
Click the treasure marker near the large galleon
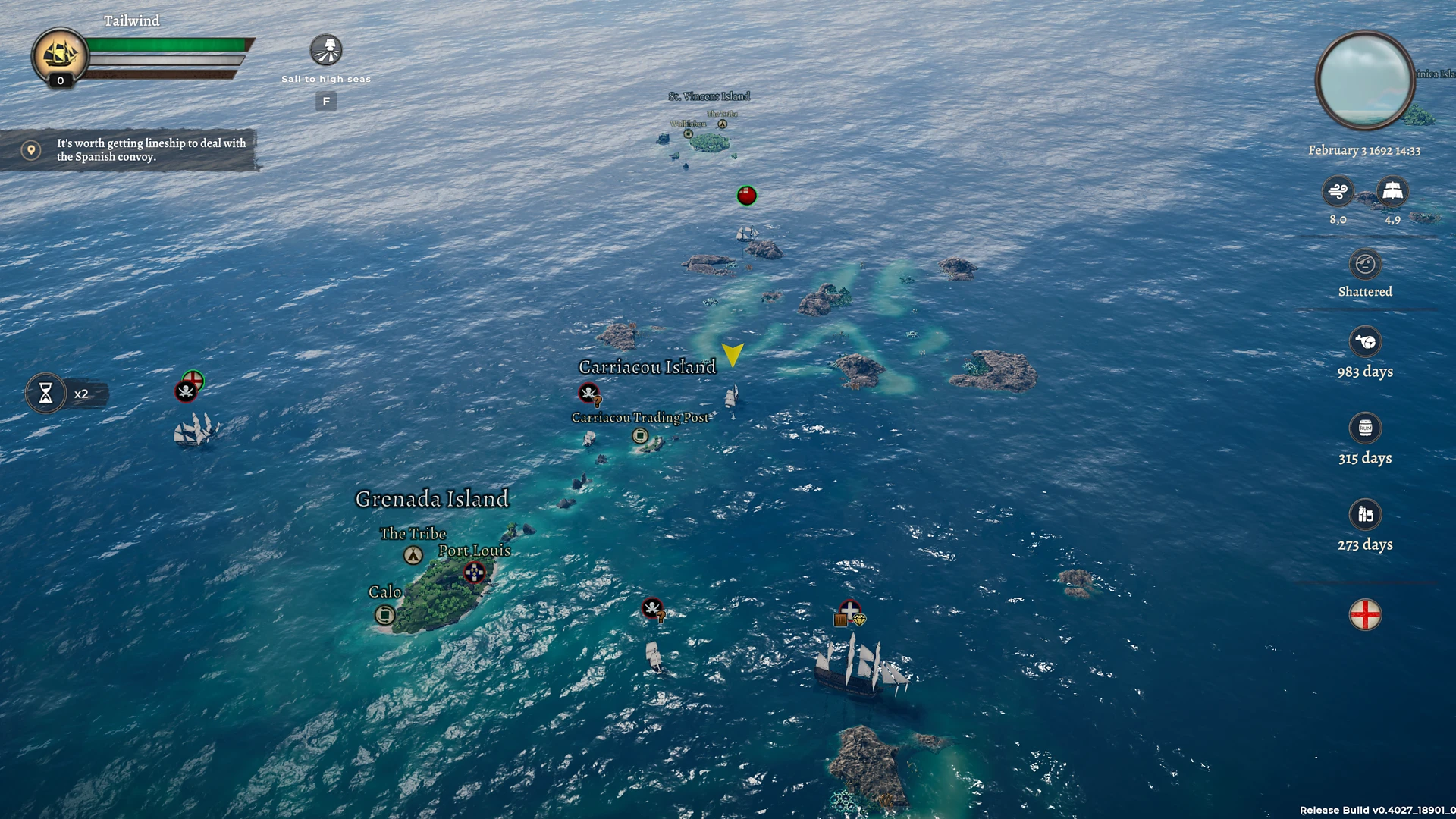click(x=849, y=613)
